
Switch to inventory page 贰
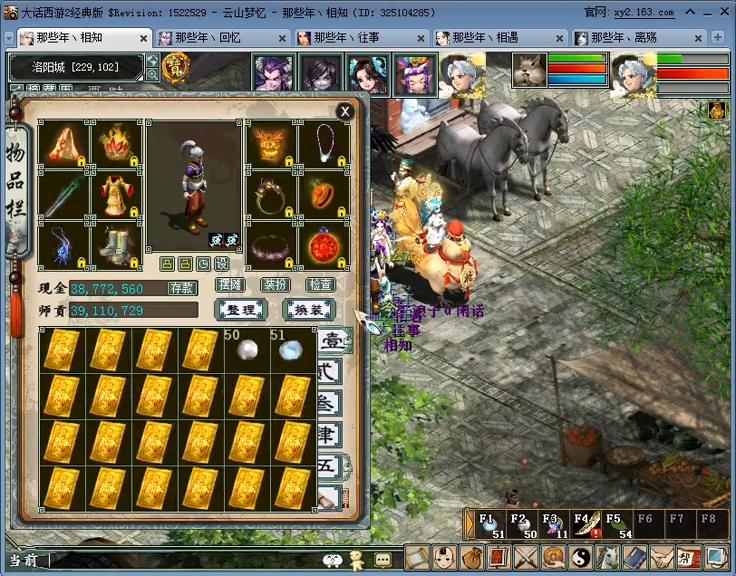tap(331, 372)
